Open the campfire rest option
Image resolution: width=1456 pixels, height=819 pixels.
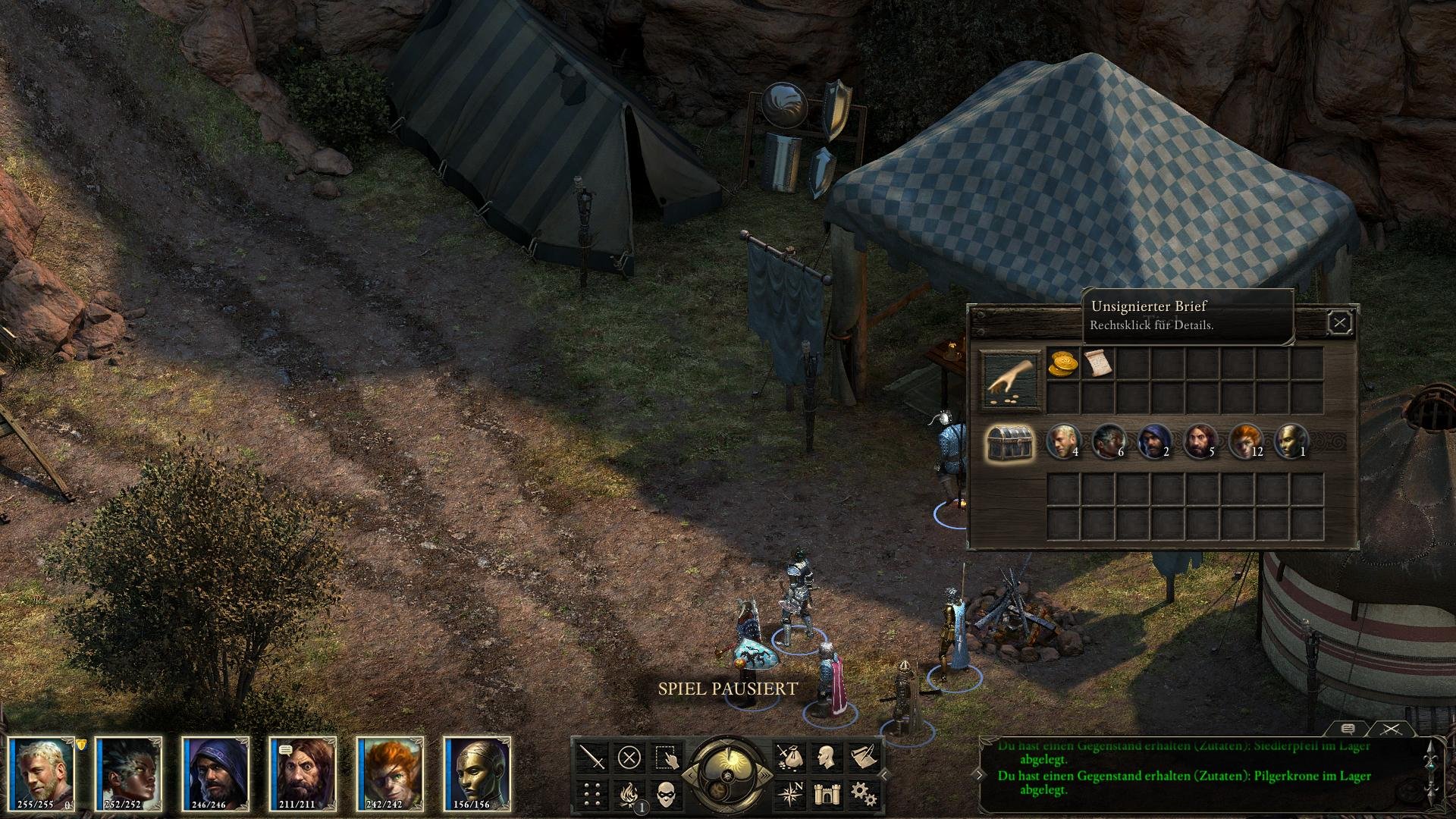(629, 794)
